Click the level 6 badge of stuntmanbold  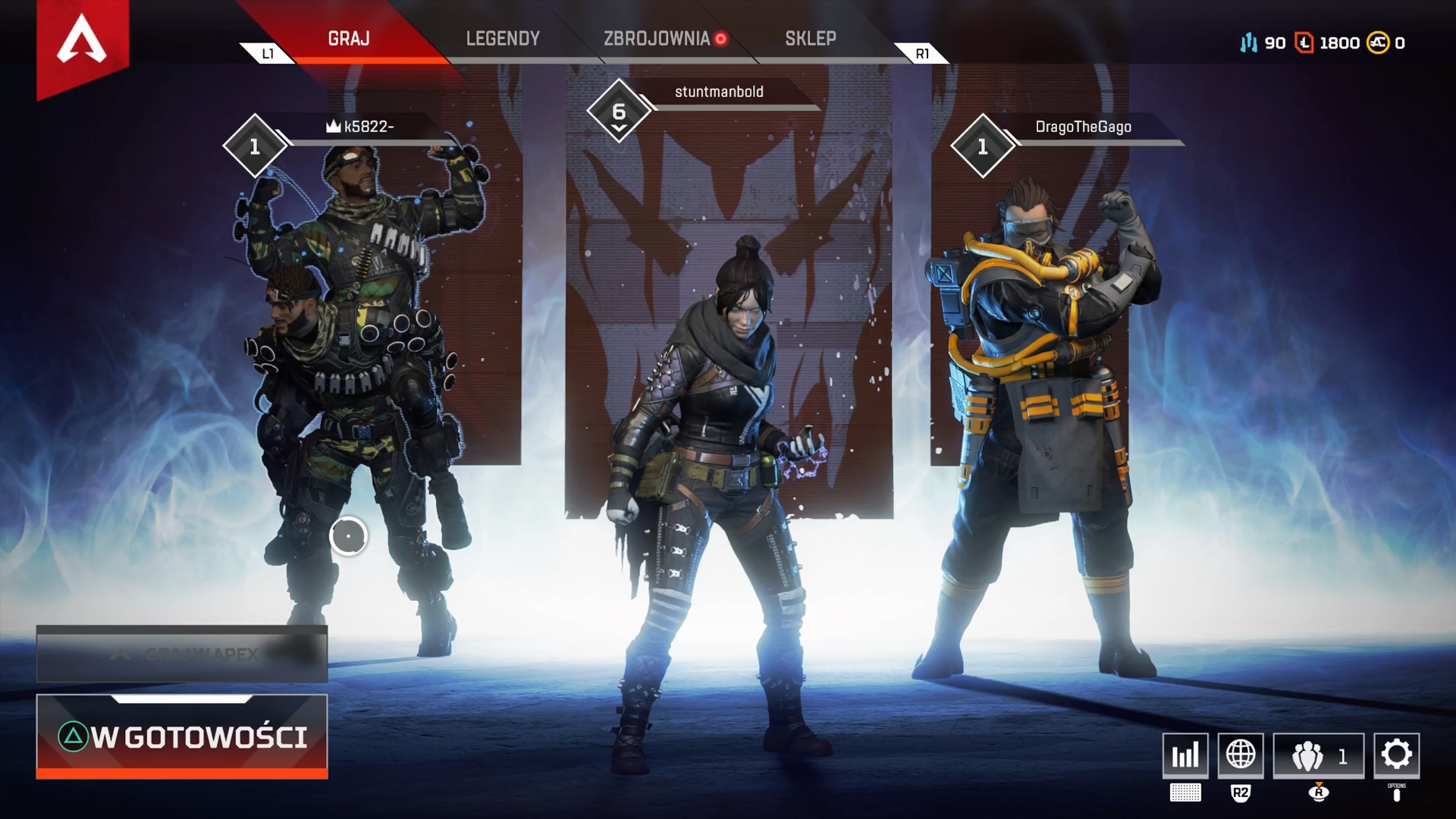click(619, 112)
